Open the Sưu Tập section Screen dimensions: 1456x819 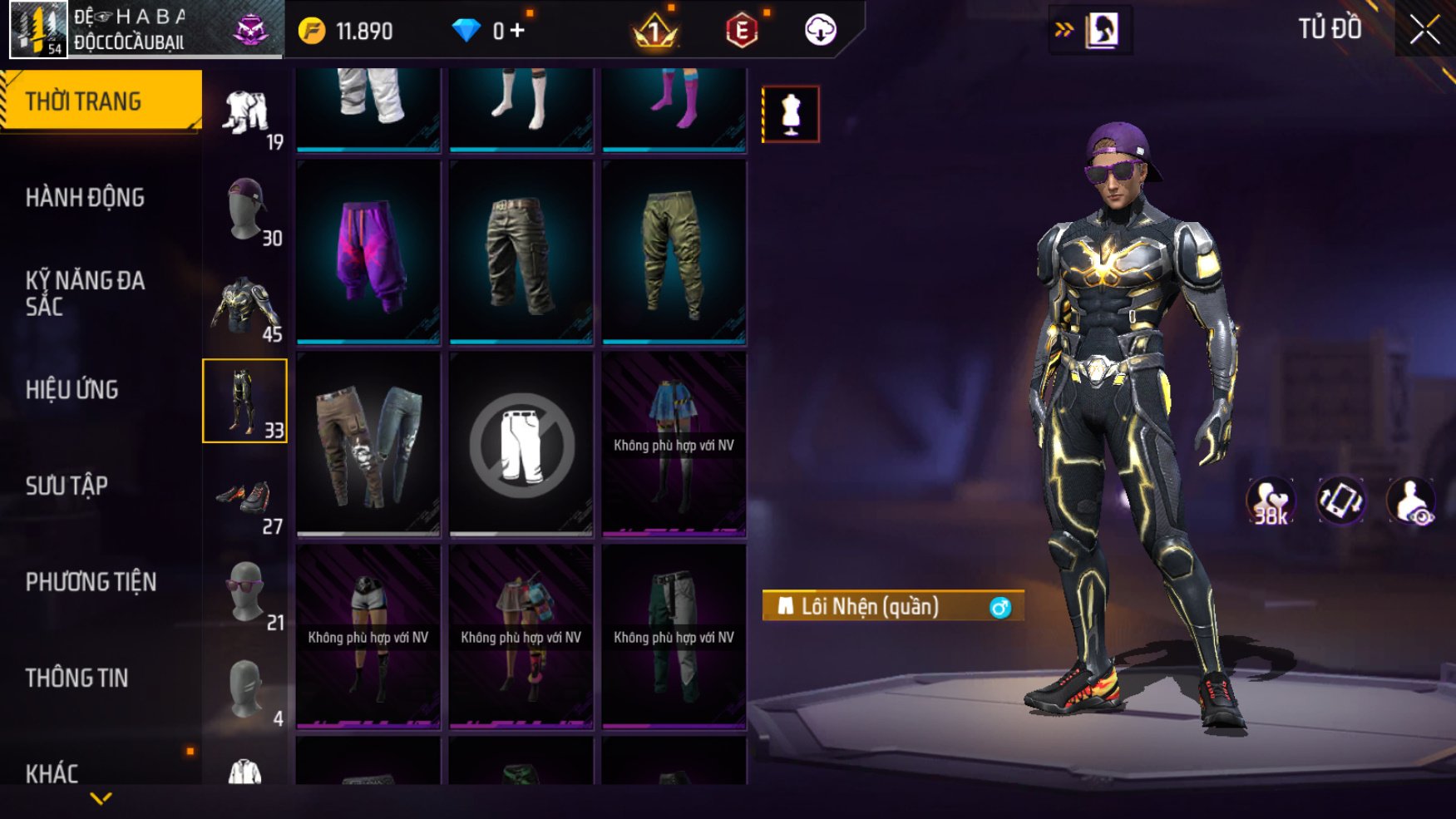(67, 486)
